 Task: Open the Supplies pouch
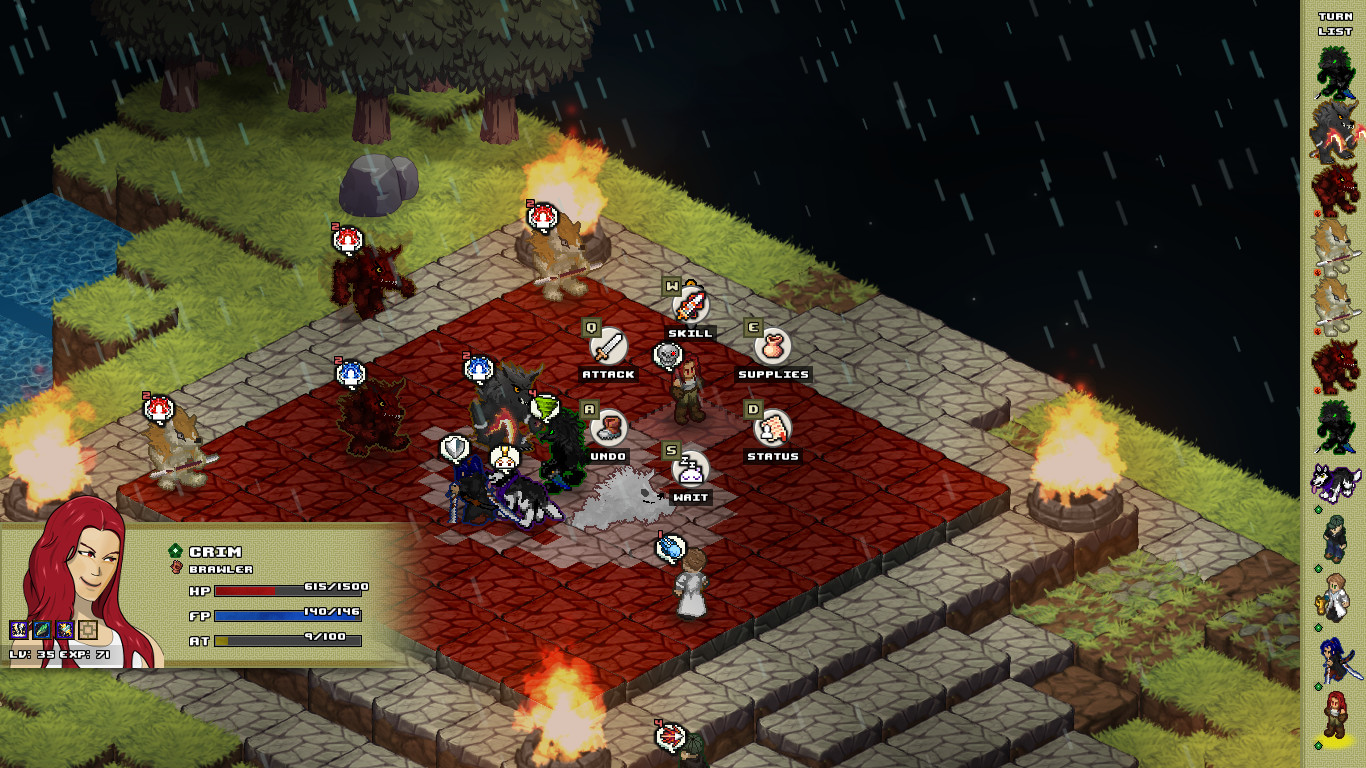pyautogui.click(x=772, y=348)
